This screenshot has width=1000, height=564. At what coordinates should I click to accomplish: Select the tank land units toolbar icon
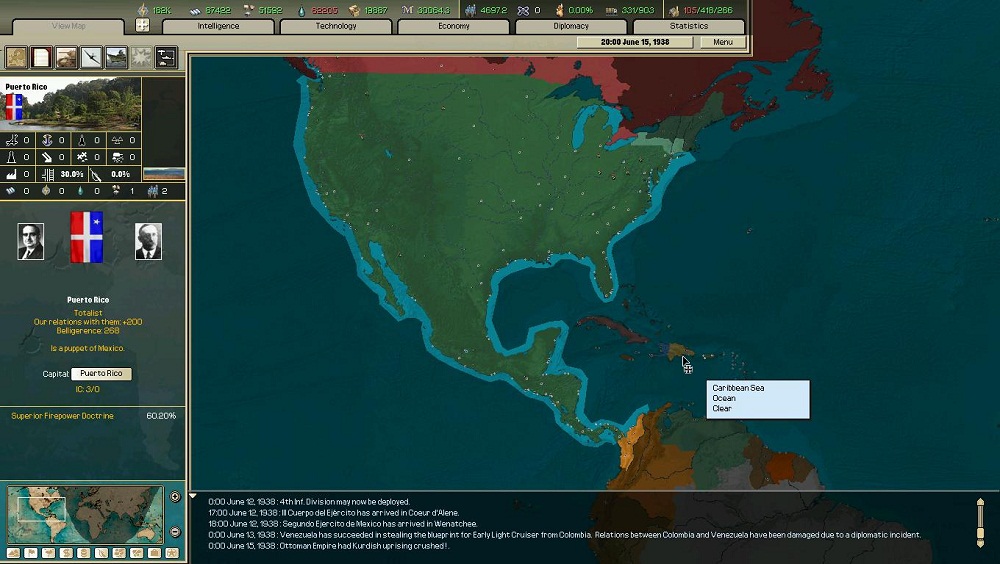(66, 57)
